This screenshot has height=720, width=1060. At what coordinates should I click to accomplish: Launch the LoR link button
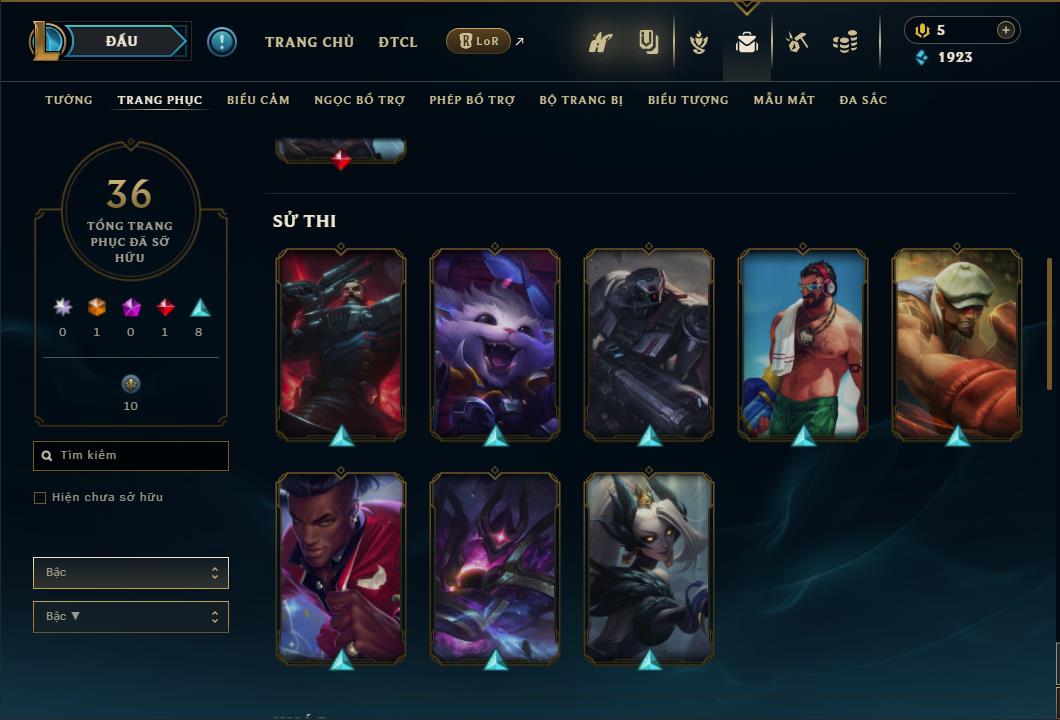coord(478,41)
